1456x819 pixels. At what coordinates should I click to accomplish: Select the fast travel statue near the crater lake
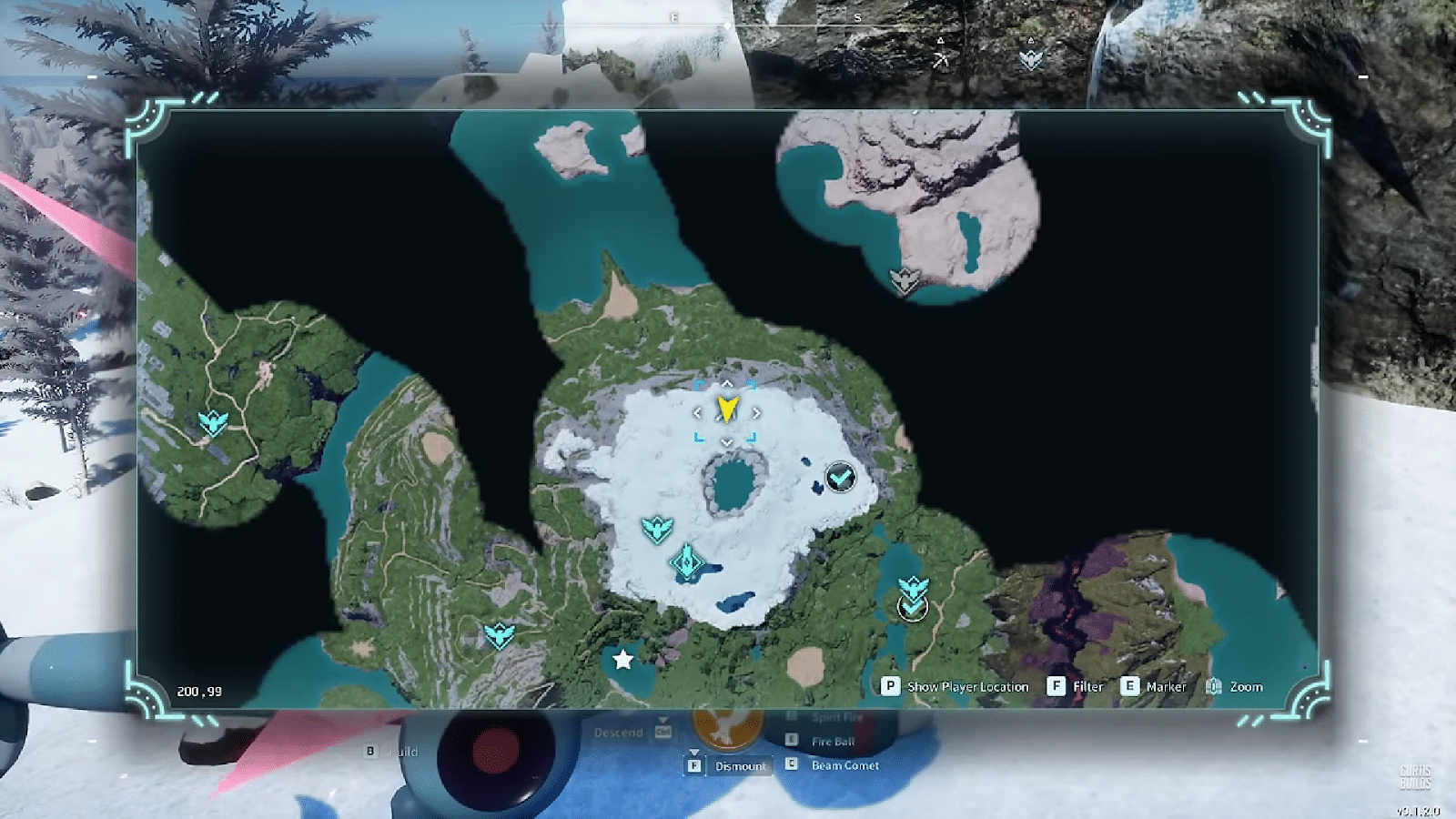tap(657, 527)
